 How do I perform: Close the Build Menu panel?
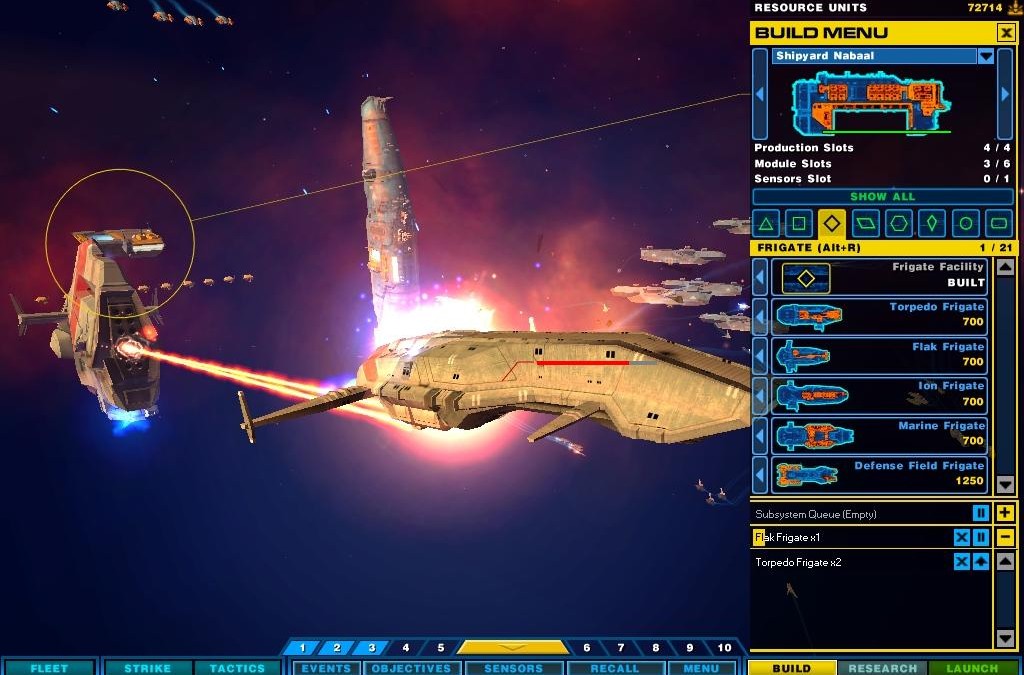coord(1005,33)
